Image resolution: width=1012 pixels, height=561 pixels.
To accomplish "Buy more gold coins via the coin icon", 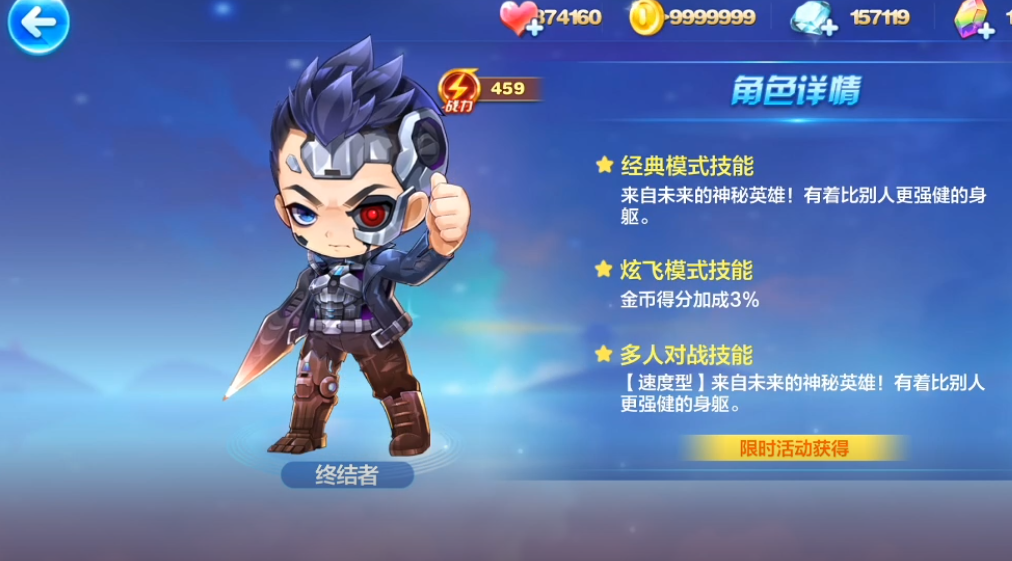I will 645,18.
